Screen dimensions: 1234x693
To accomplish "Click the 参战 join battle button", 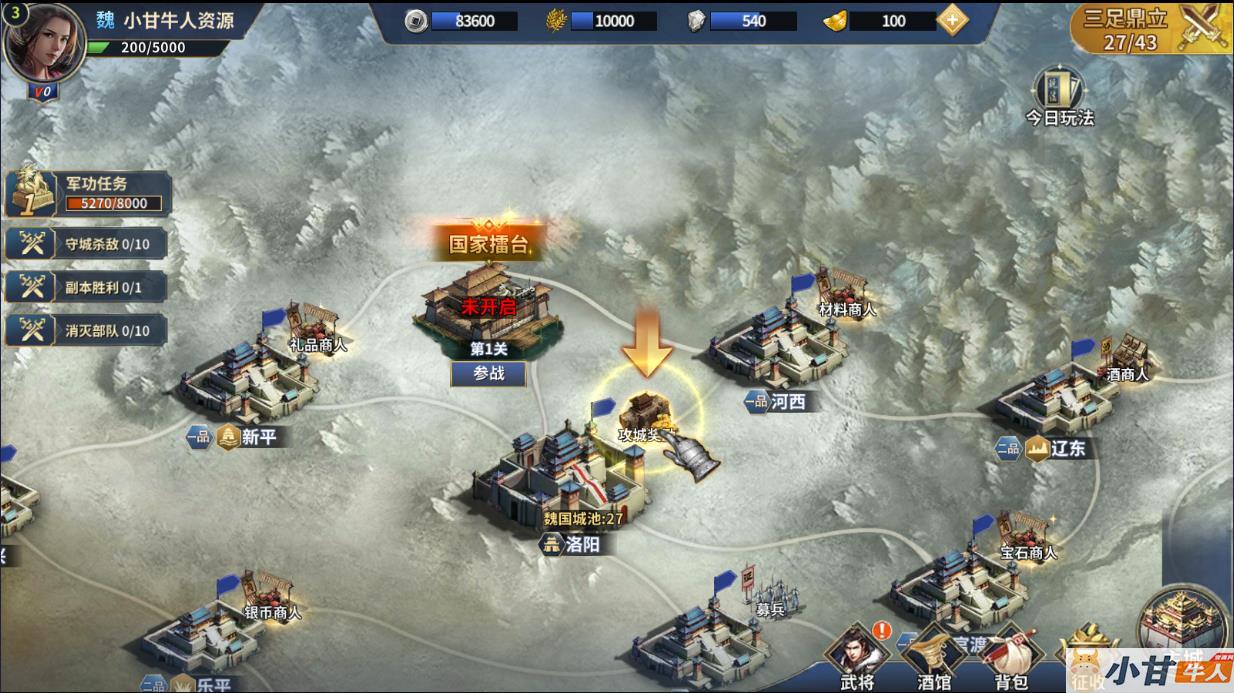I will click(x=489, y=373).
